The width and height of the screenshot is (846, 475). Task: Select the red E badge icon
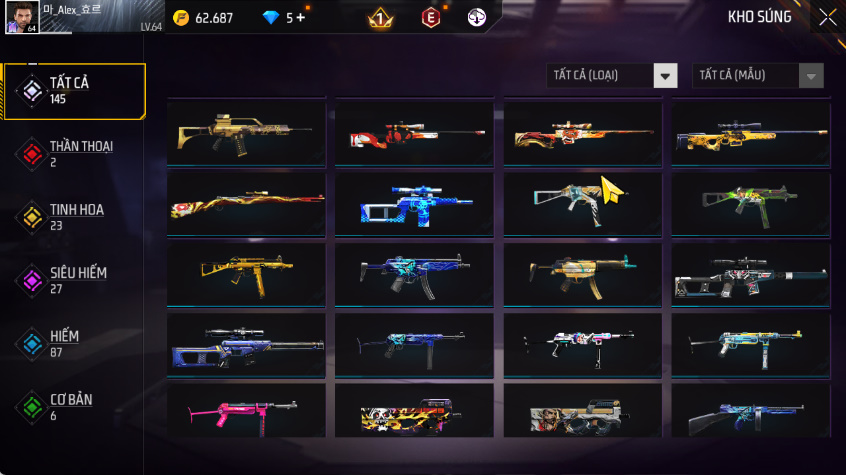(x=430, y=18)
